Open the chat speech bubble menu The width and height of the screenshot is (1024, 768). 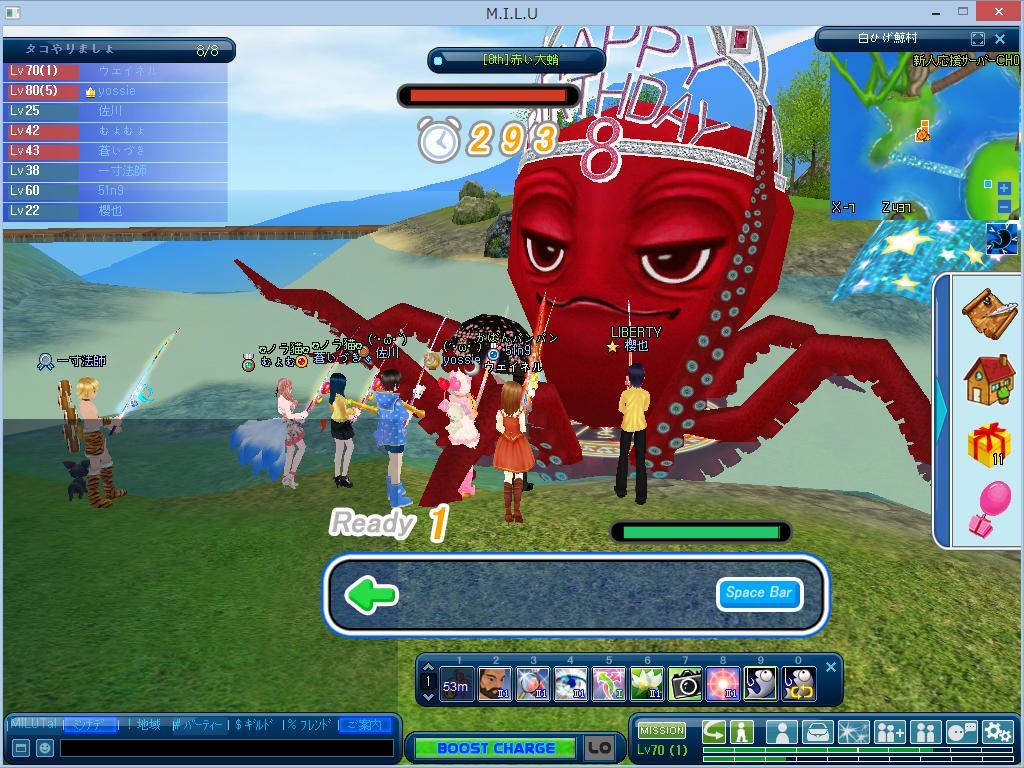click(x=961, y=732)
